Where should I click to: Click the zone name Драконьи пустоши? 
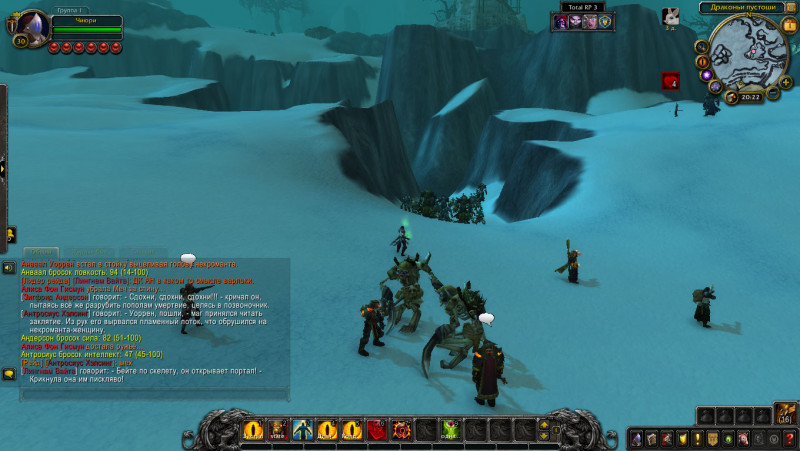(742, 7)
